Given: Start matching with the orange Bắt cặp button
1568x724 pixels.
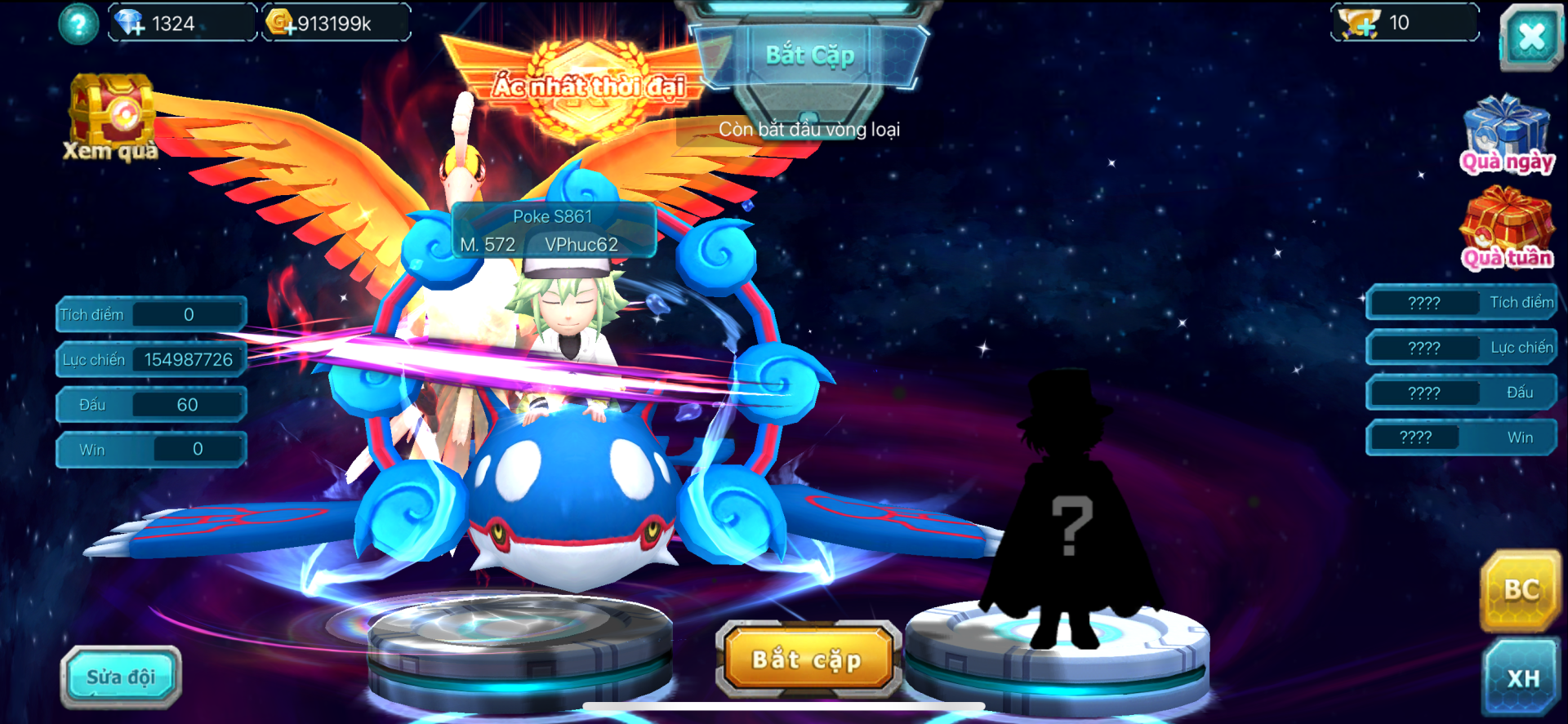Looking at the screenshot, I should coord(807,660).
